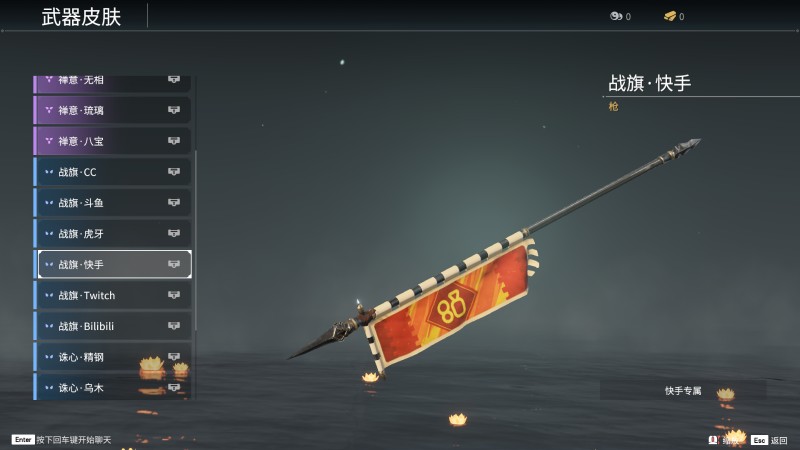Select the 诛心·精钢 skin
This screenshot has width=800, height=450.
pos(112,357)
